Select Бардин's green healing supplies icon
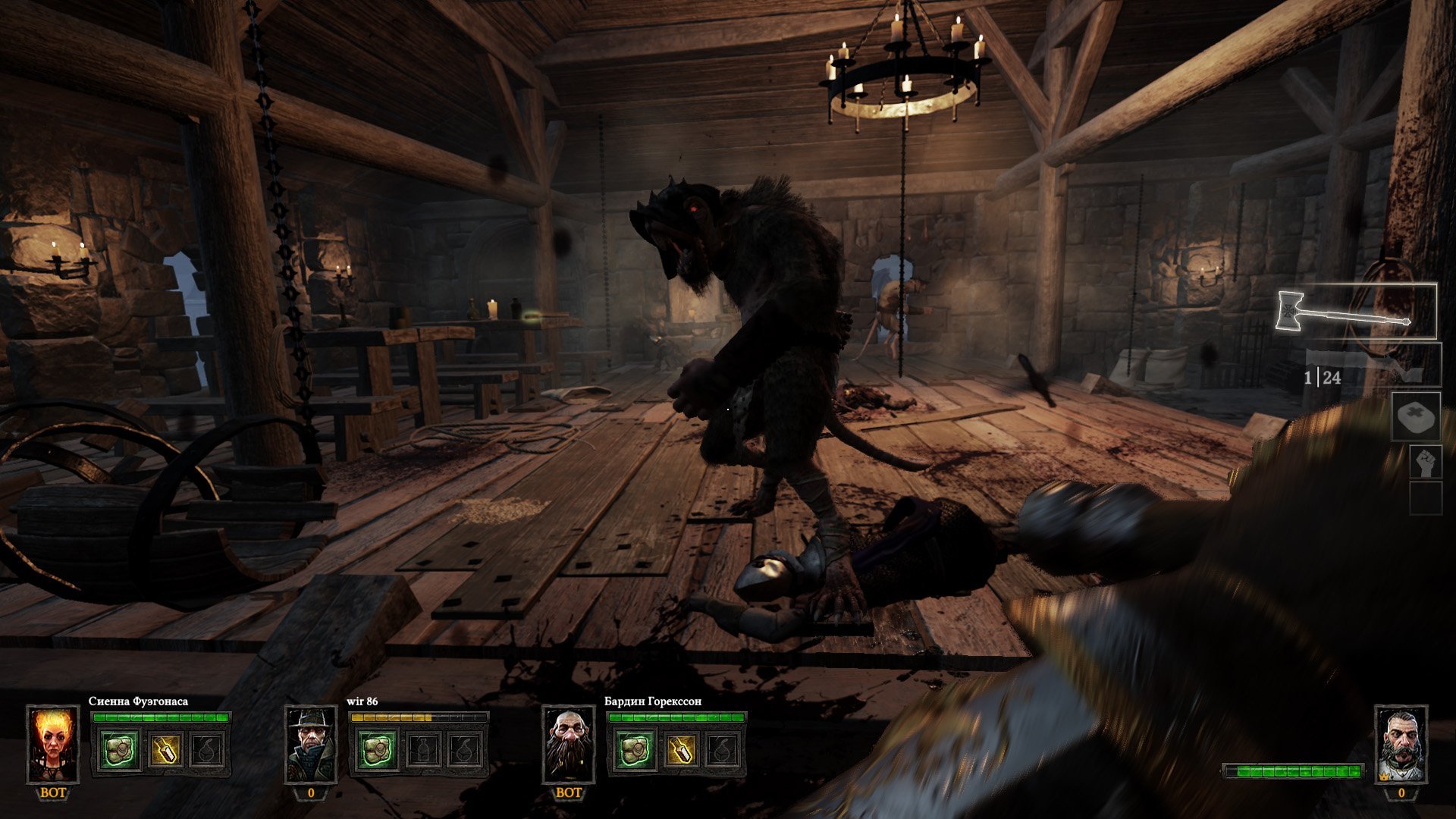This screenshot has width=1456, height=819. (635, 750)
